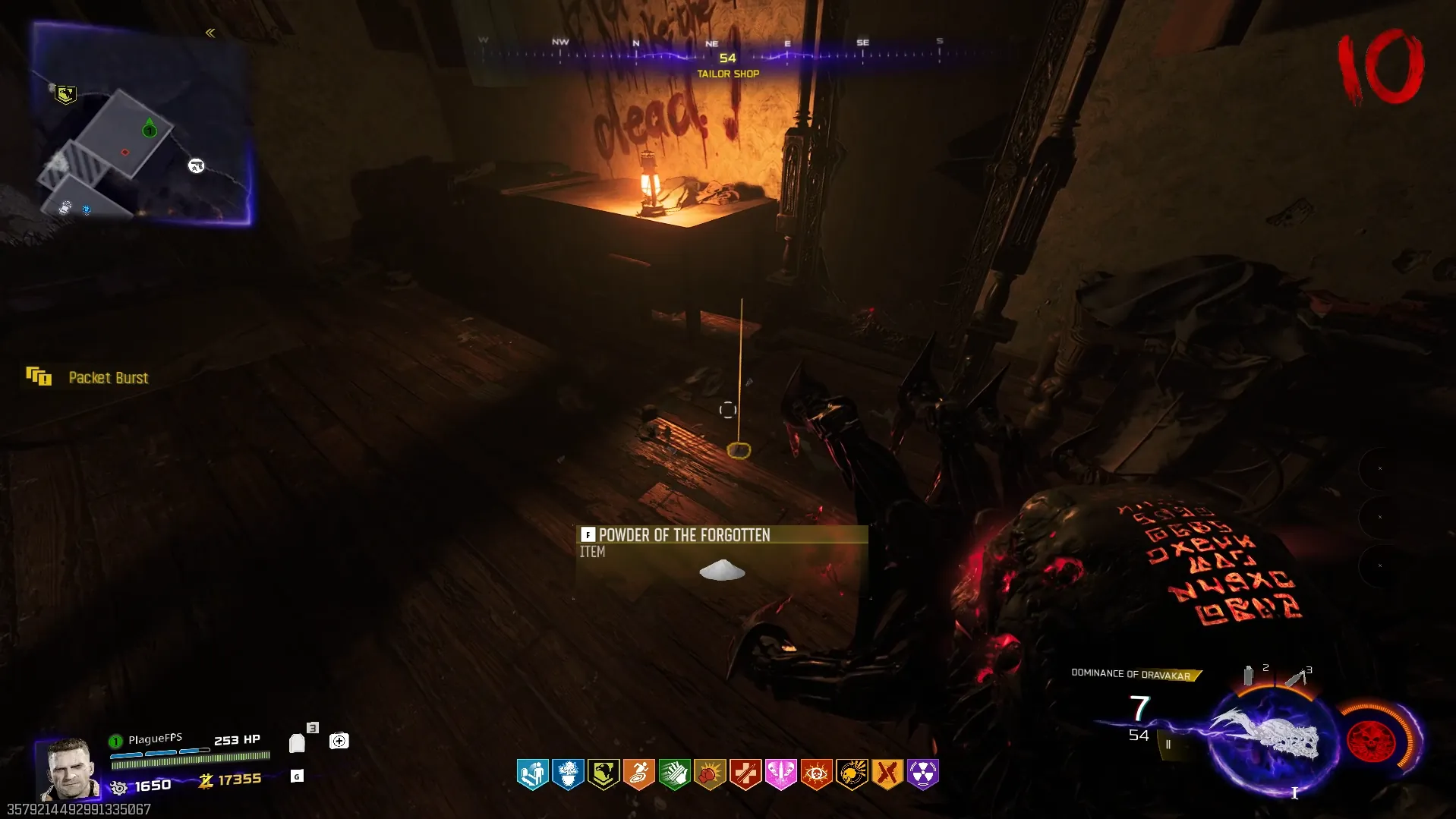Use the medkit self-revive icon
The image size is (1456, 819).
(x=339, y=741)
